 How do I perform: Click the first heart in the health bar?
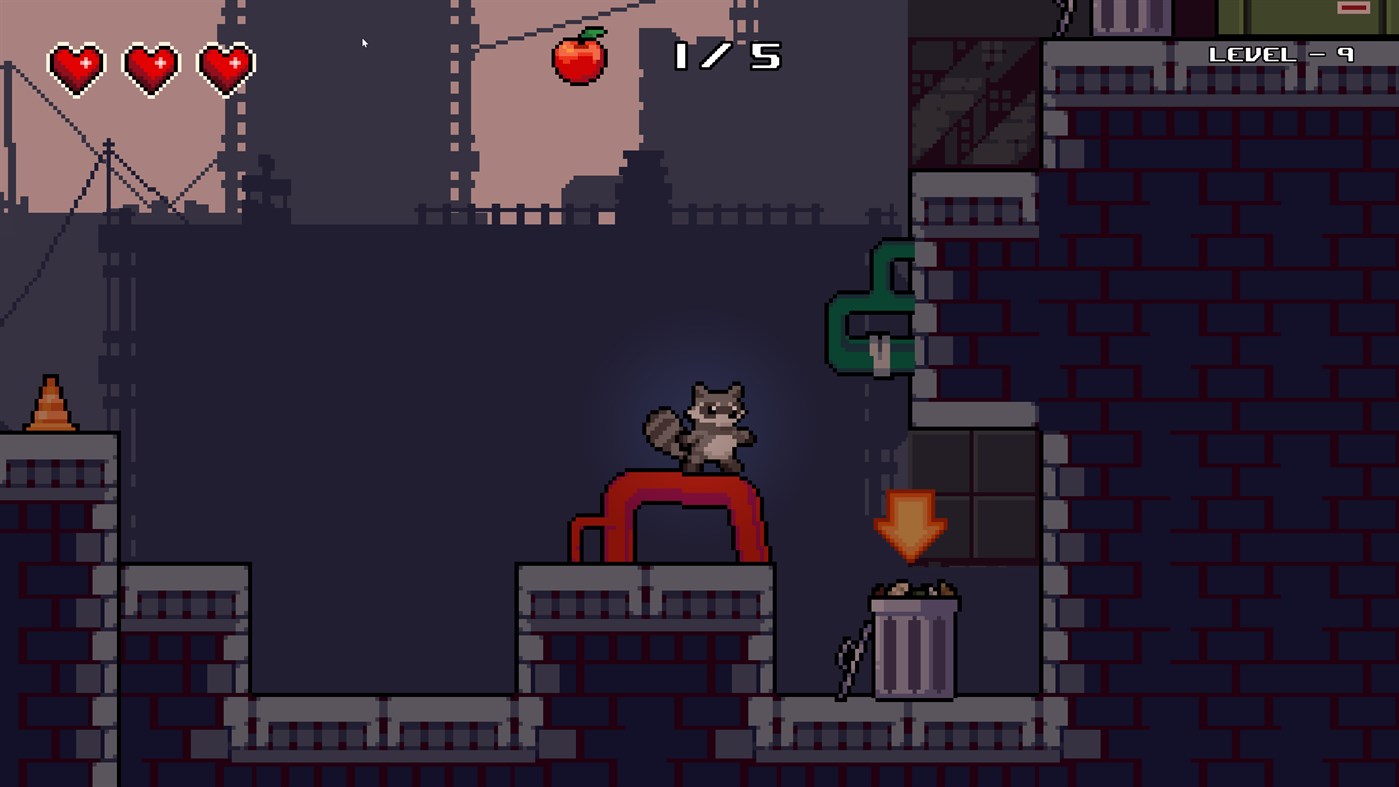tap(75, 68)
